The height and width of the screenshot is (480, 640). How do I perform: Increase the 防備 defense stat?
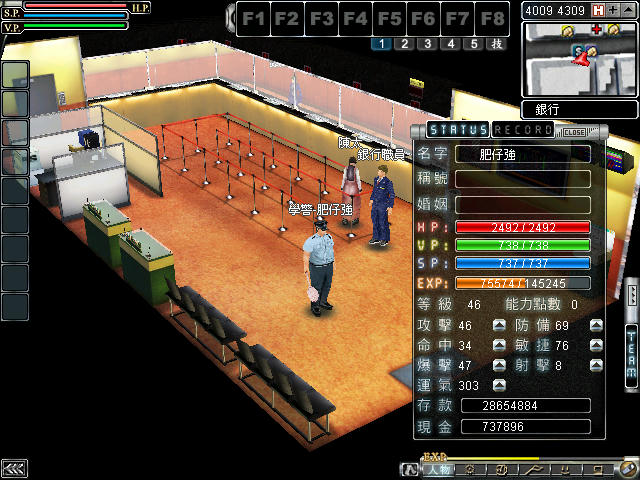click(596, 326)
